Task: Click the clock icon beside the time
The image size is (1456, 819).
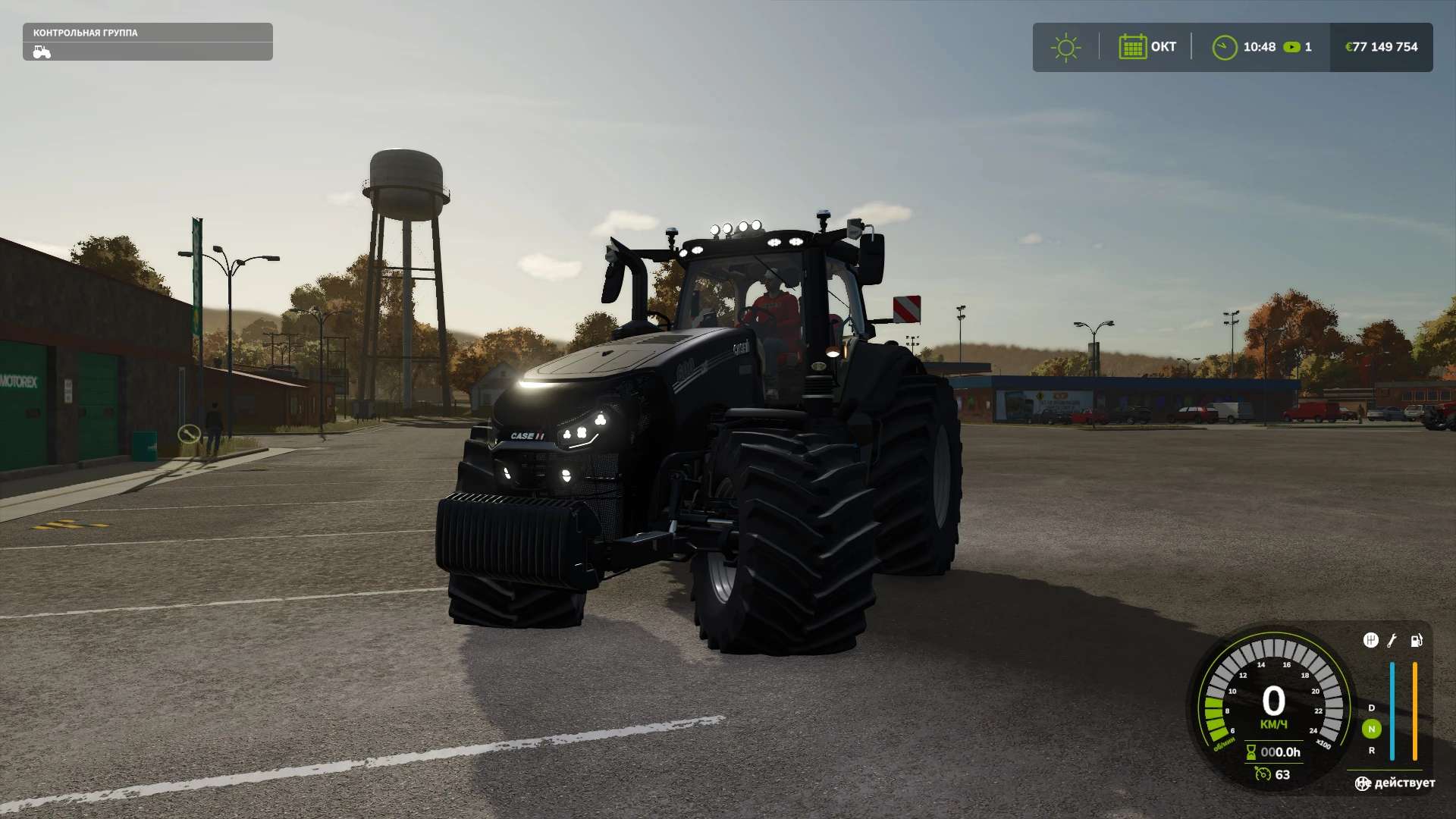Action: 1224,47
